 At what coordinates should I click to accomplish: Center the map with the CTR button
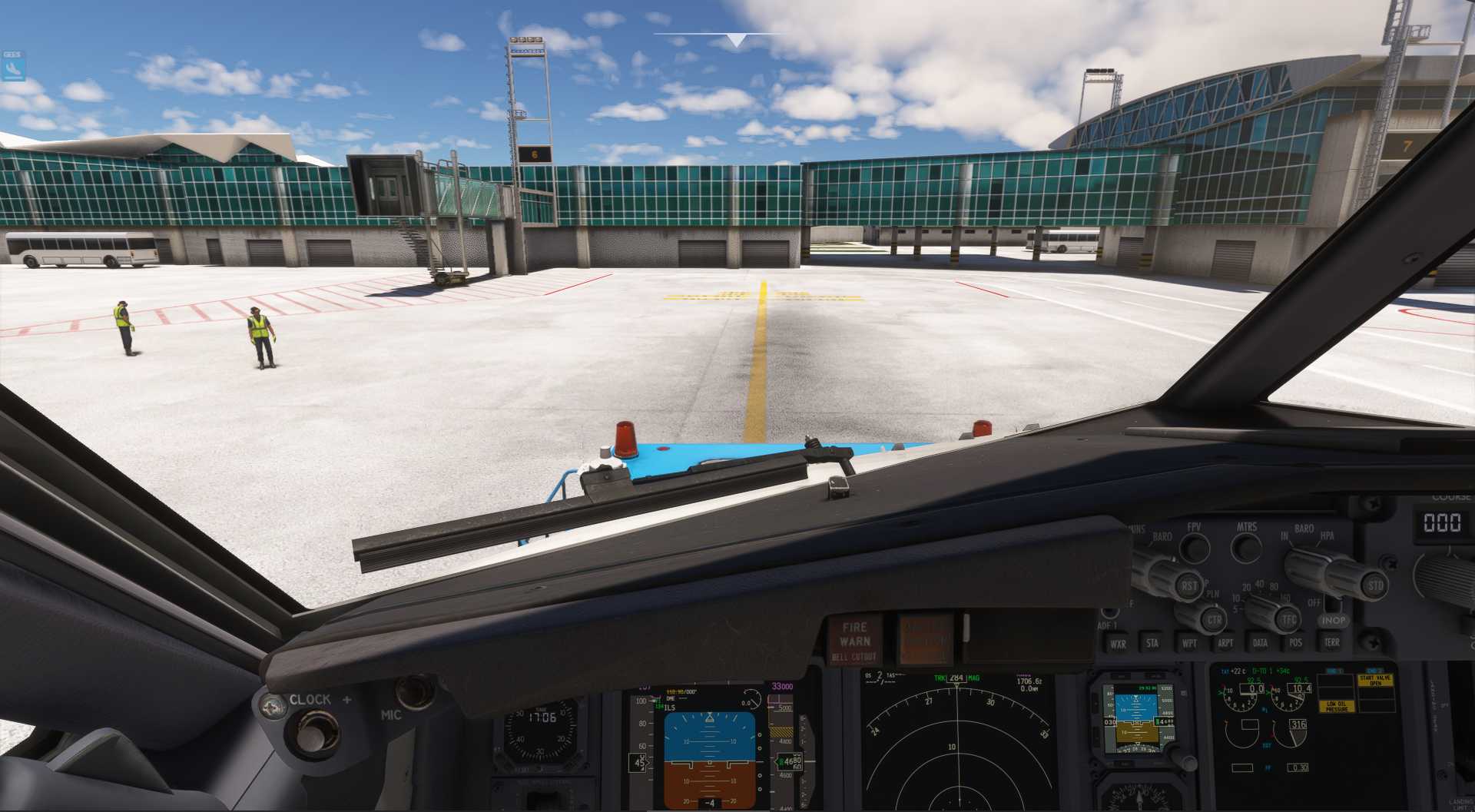1213,619
